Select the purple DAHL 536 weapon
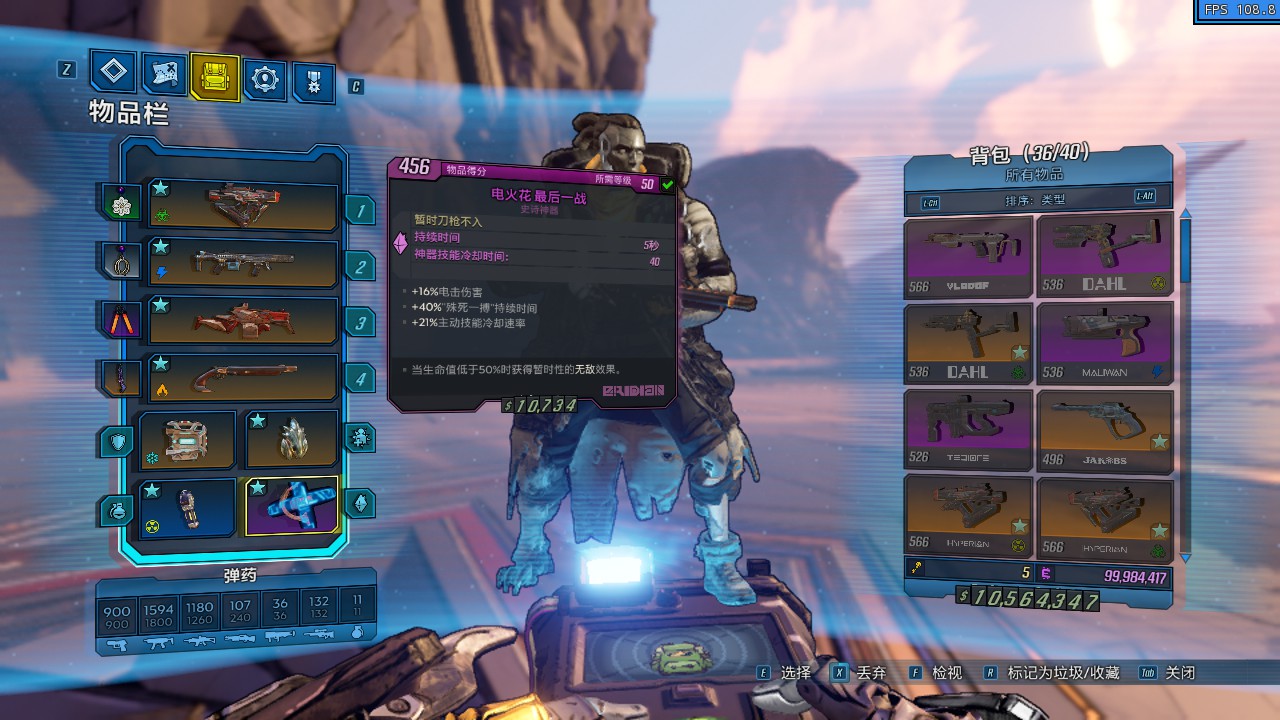1280x720 pixels. [x=1104, y=257]
